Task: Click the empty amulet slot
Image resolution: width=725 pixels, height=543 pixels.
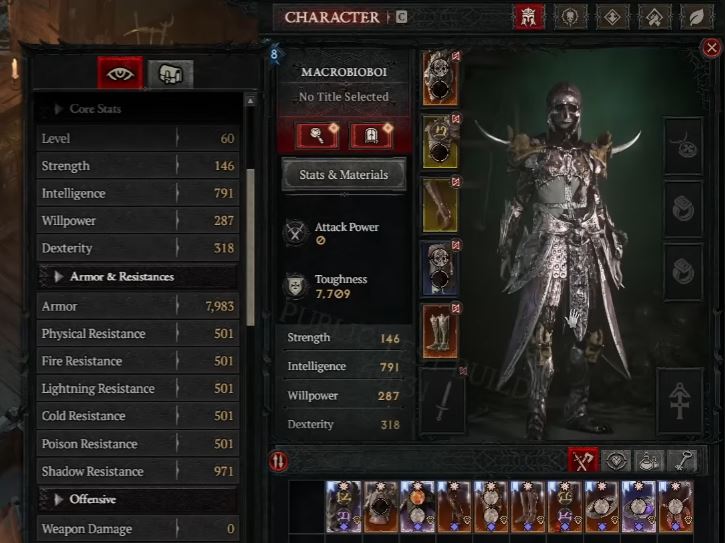Action: [x=686, y=143]
